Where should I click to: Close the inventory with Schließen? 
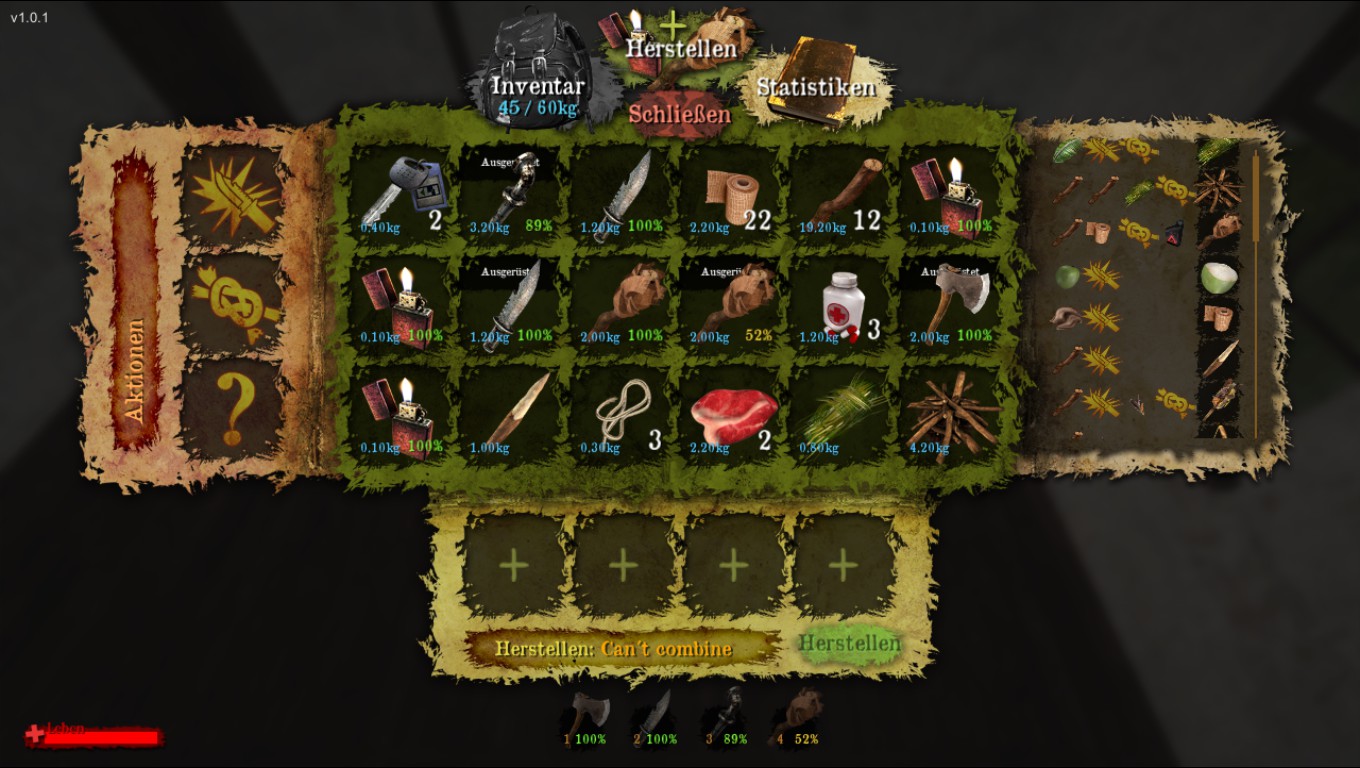pyautogui.click(x=680, y=114)
